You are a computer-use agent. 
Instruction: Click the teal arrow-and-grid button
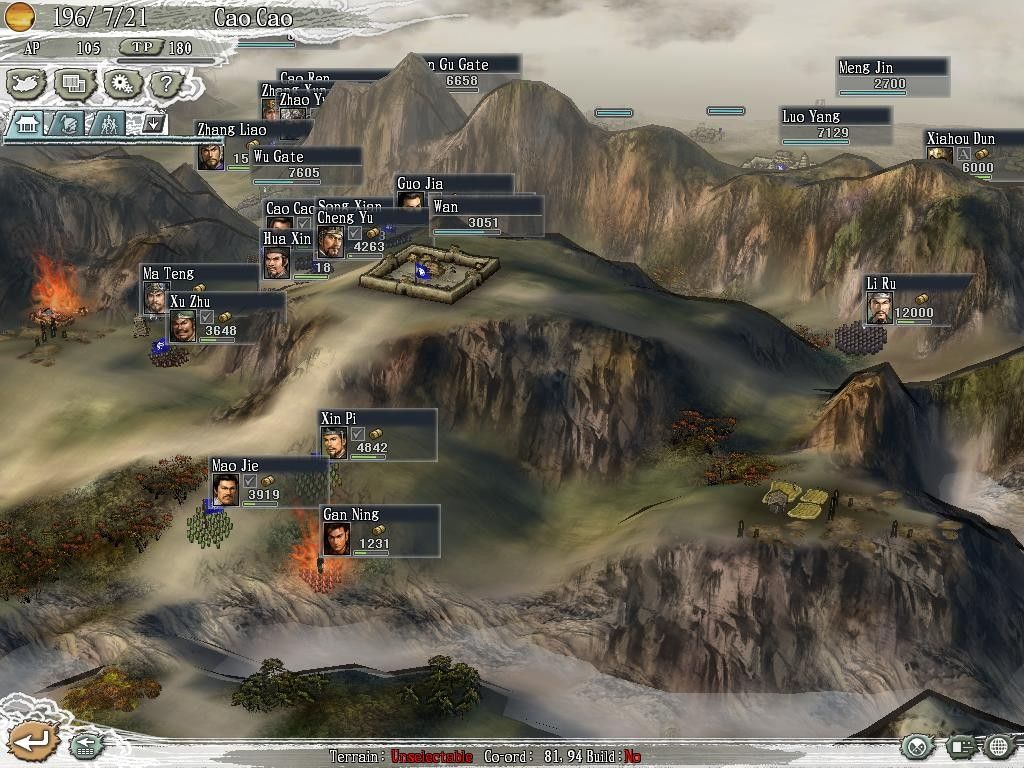(85, 745)
